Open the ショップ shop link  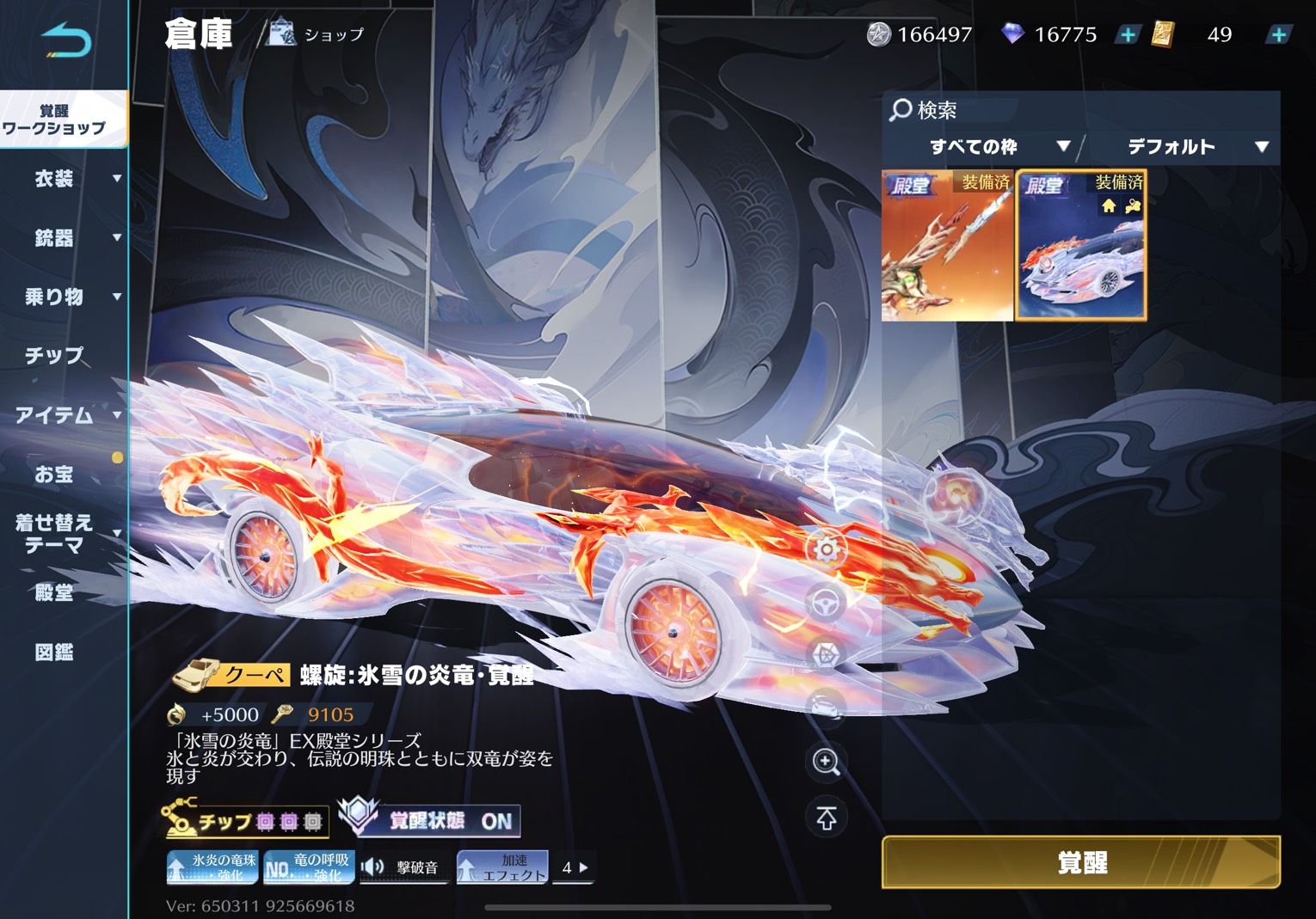coord(317,34)
